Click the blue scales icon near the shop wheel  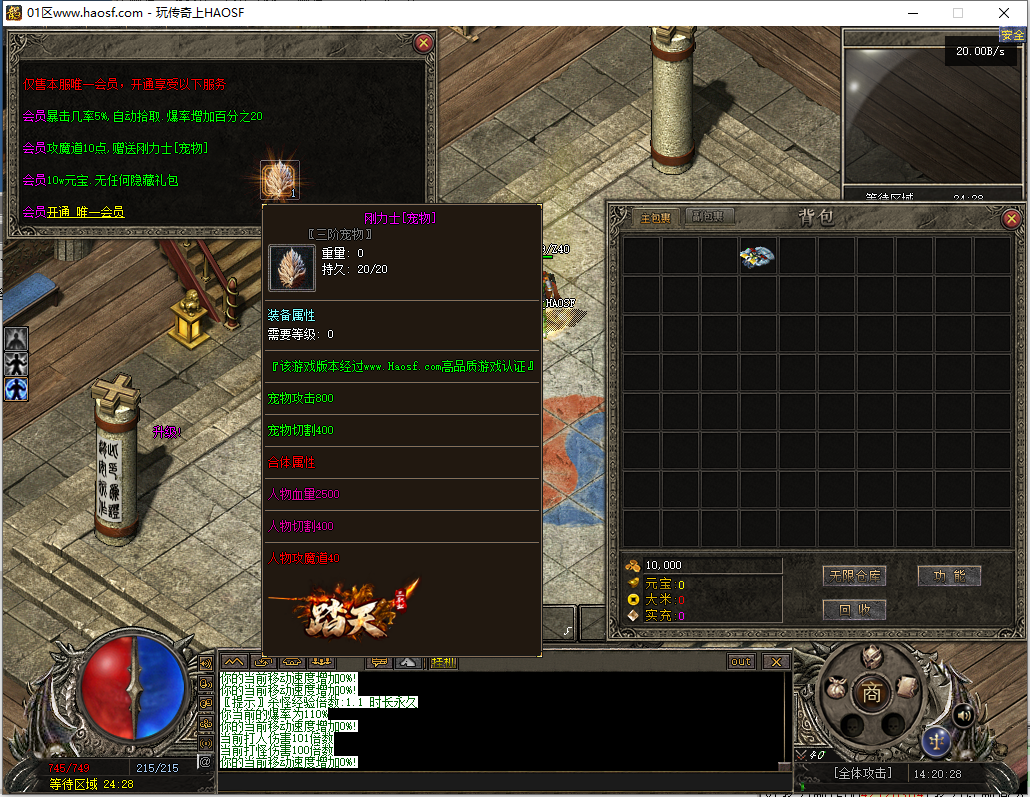pyautogui.click(x=936, y=741)
